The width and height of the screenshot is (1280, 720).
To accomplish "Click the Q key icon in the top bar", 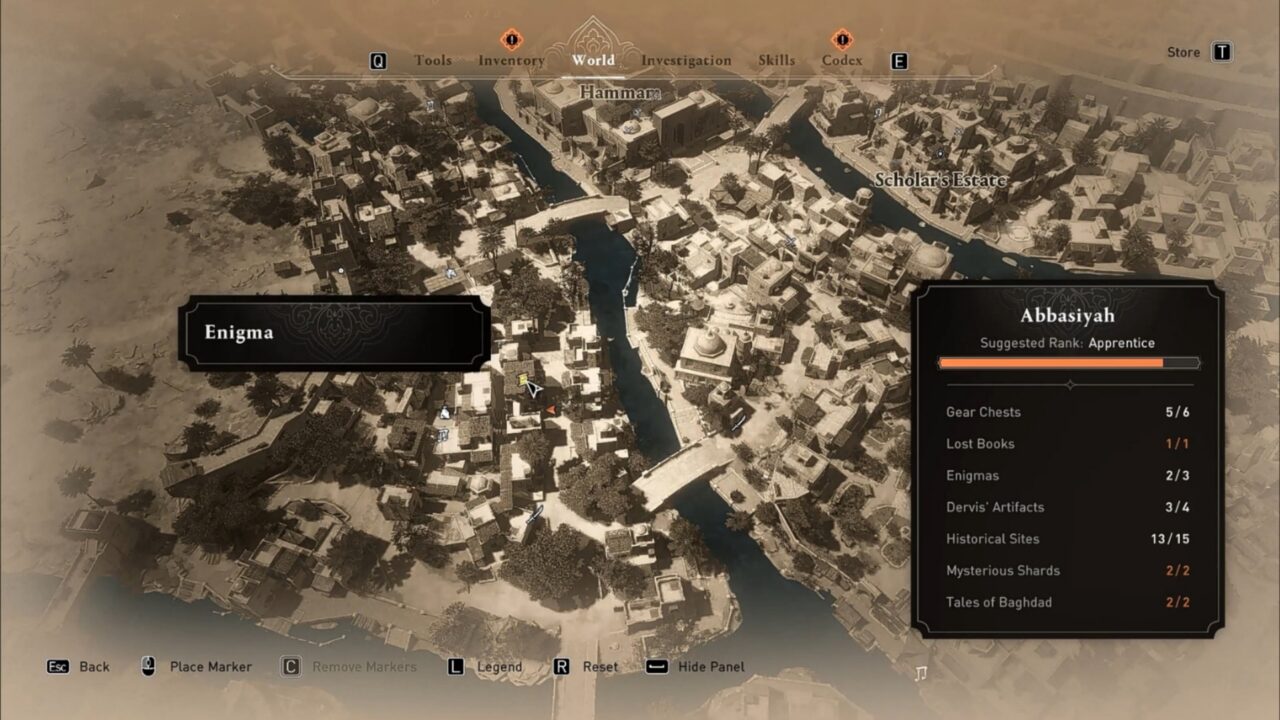I will [x=380, y=60].
